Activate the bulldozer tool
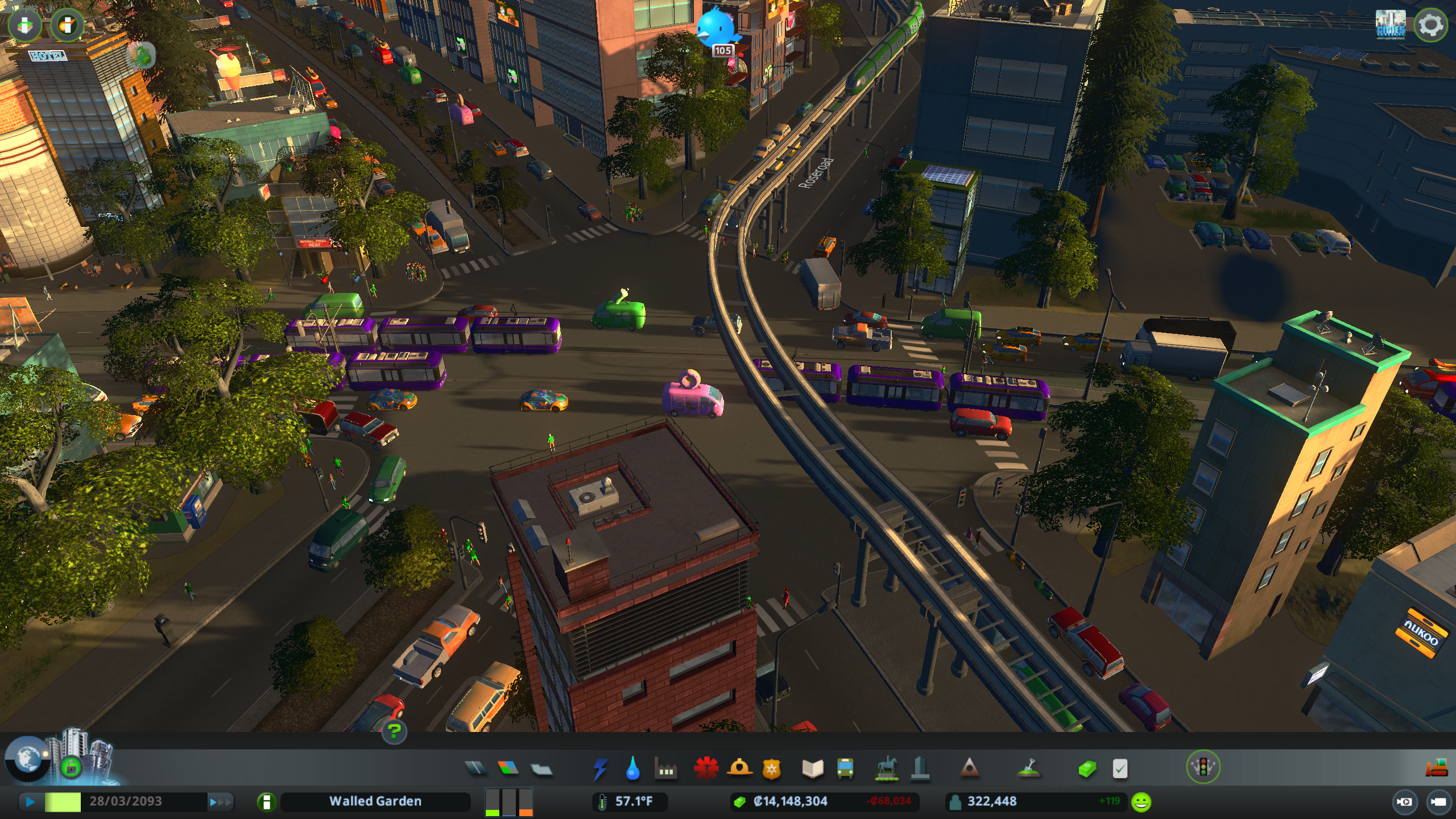Screen dimensions: 1456x819 pyautogui.click(x=1436, y=768)
